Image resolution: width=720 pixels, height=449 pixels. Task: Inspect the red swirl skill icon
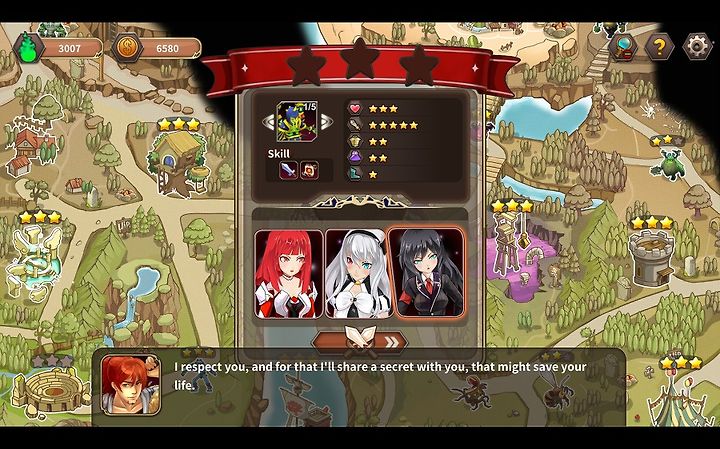[x=309, y=170]
